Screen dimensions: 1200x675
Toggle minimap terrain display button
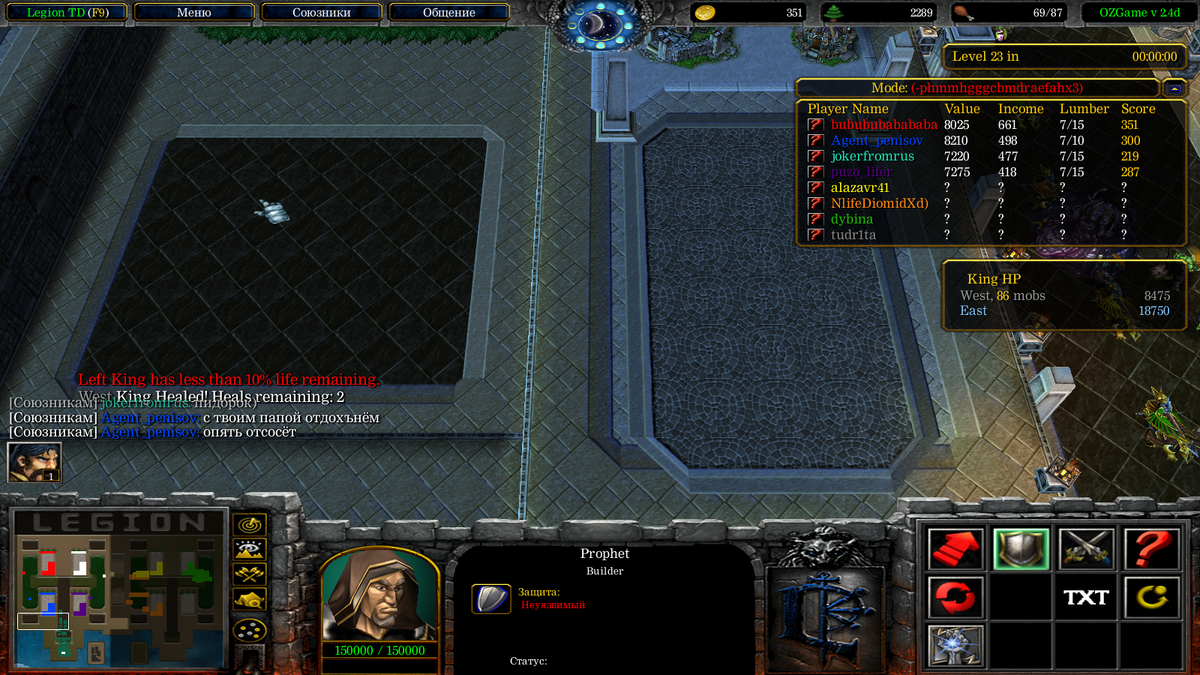[249, 549]
